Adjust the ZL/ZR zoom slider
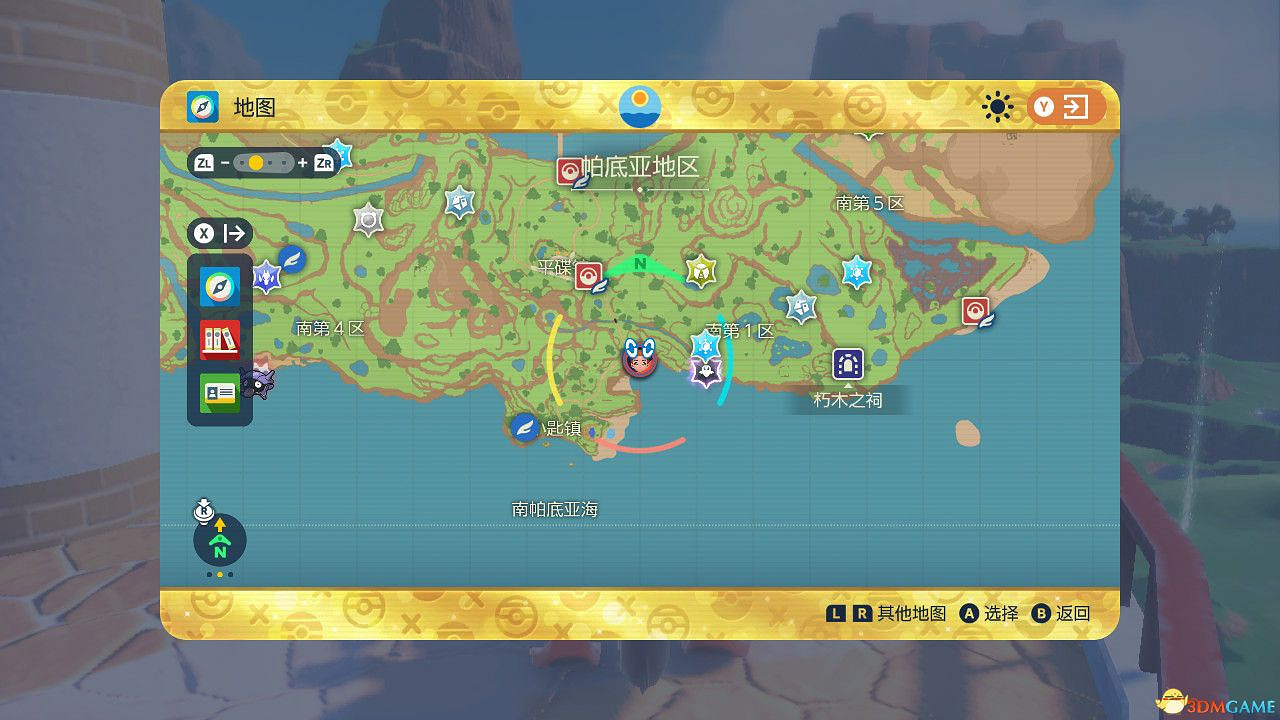 pos(264,162)
